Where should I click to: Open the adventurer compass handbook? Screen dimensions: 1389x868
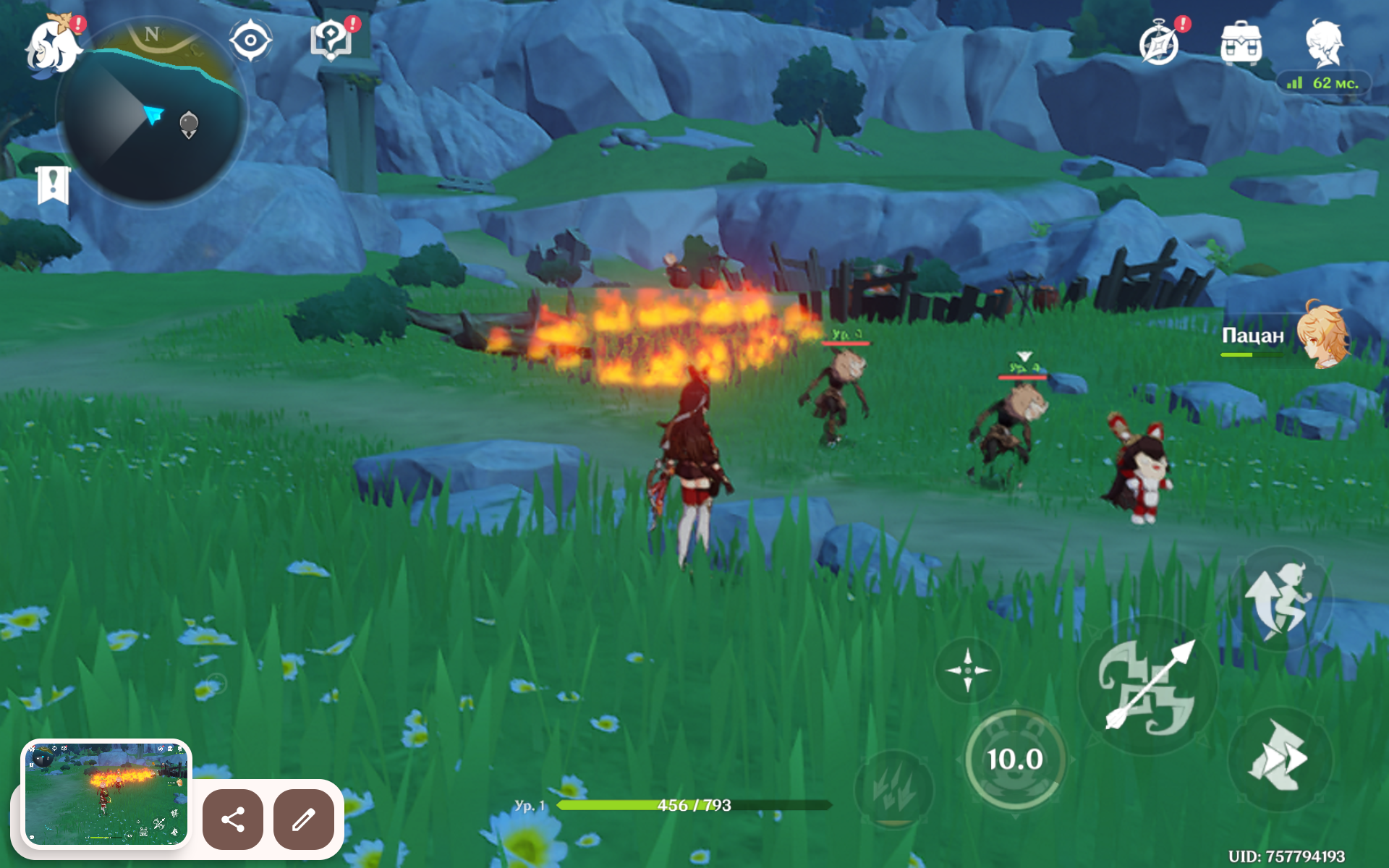[x=1159, y=43]
